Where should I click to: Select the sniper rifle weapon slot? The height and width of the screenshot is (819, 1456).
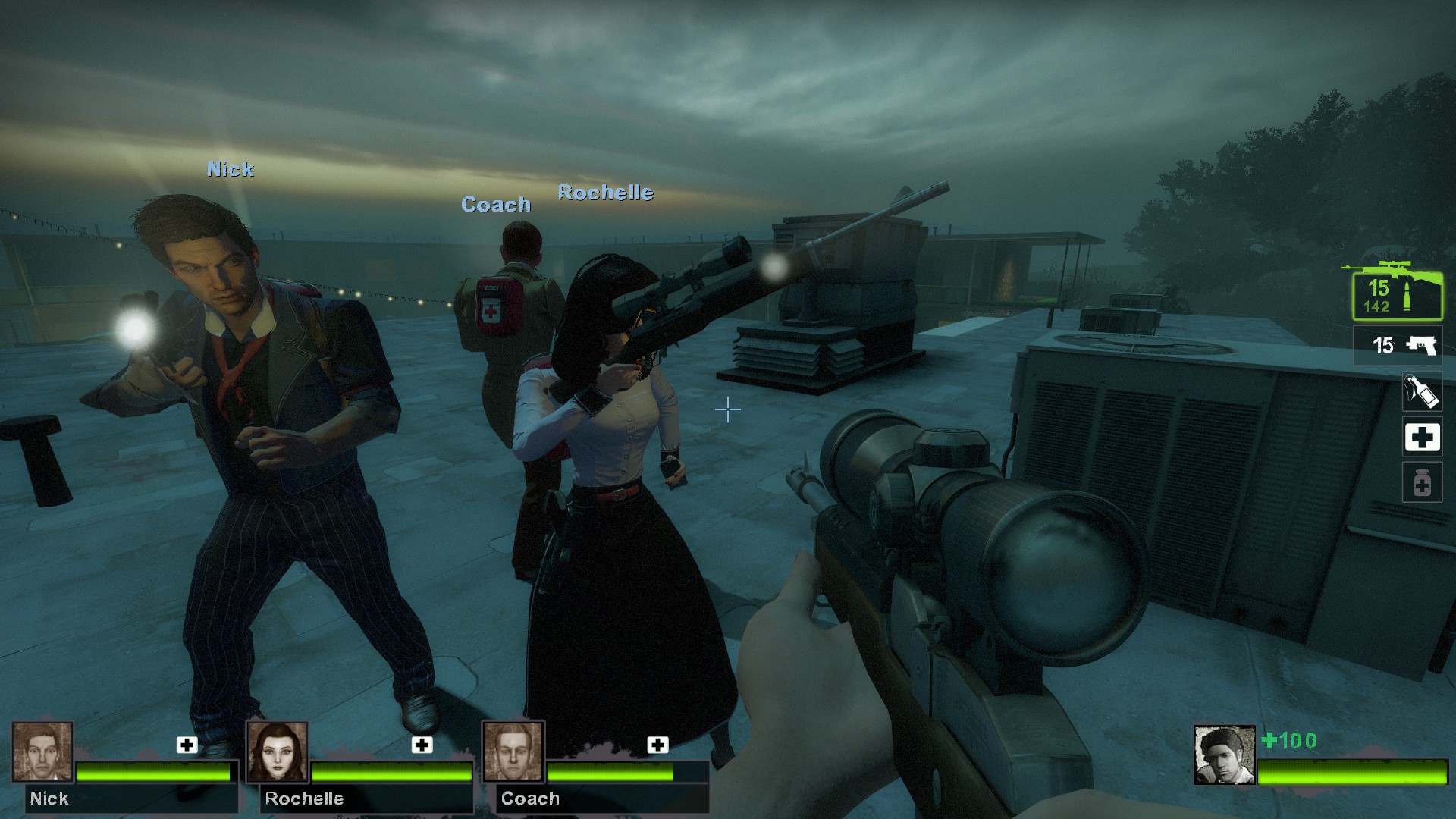[x=1397, y=293]
